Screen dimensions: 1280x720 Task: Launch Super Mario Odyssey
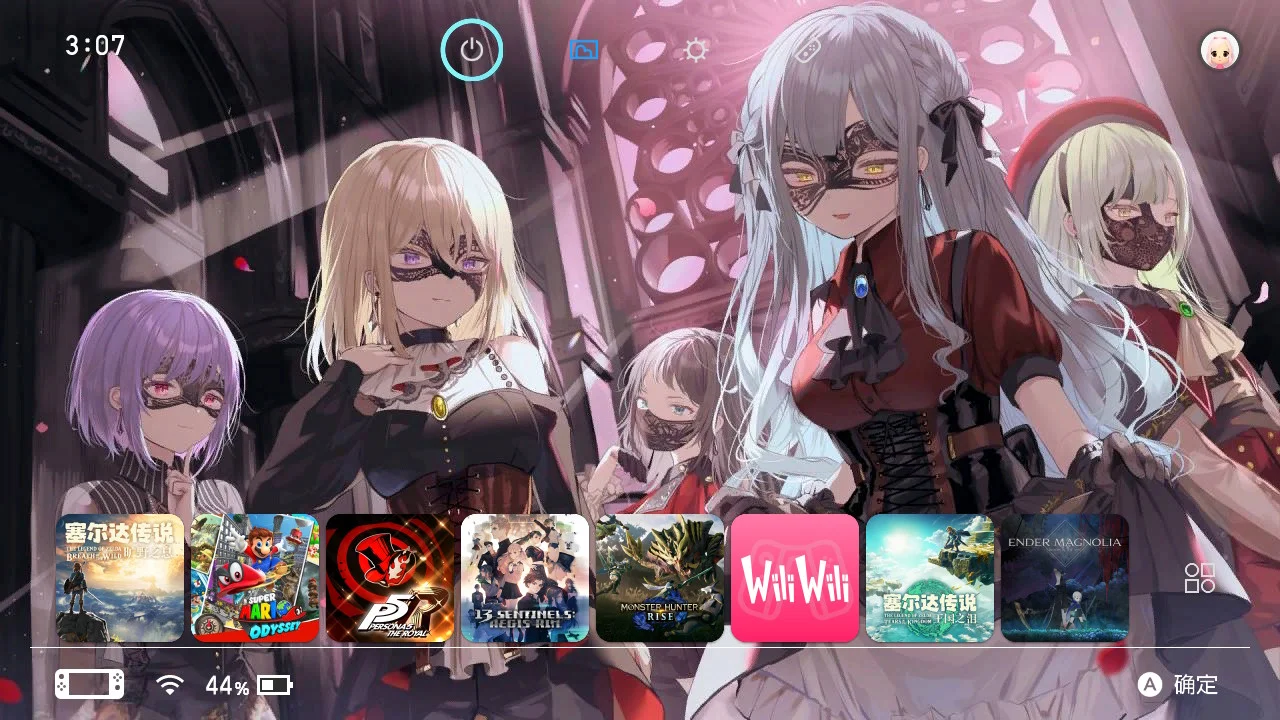point(254,578)
